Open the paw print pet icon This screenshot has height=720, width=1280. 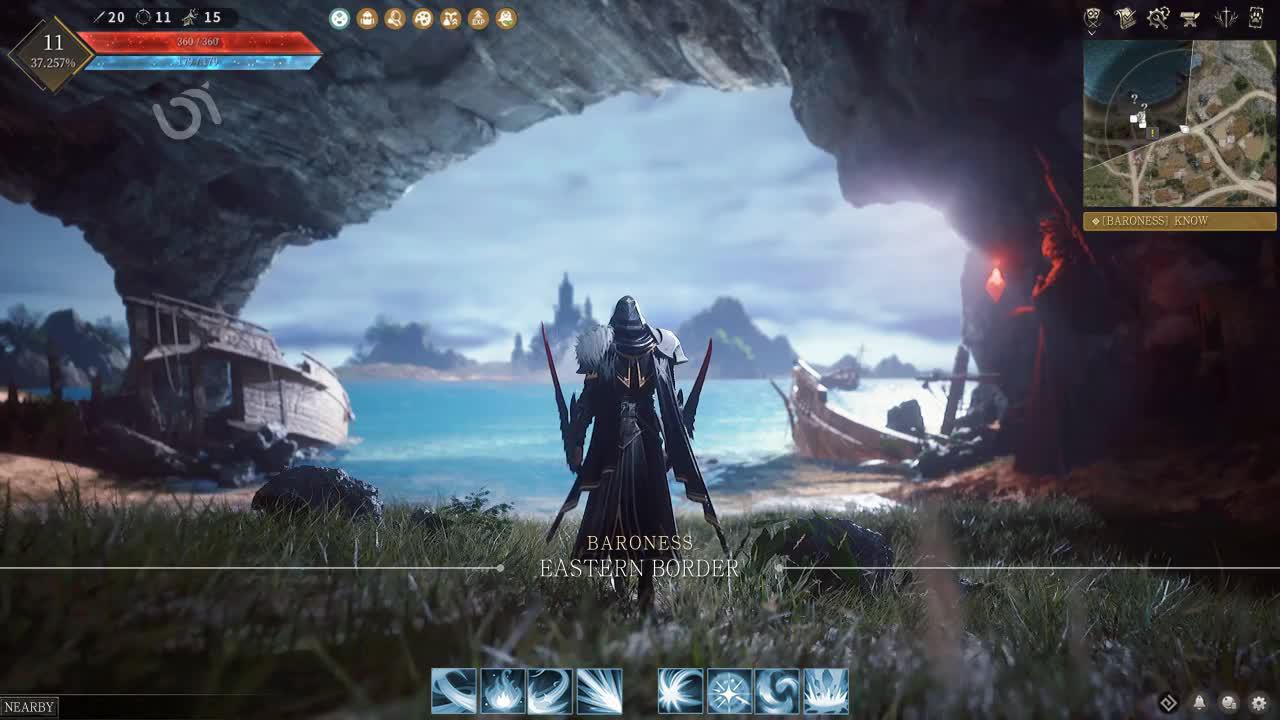tap(1257, 18)
